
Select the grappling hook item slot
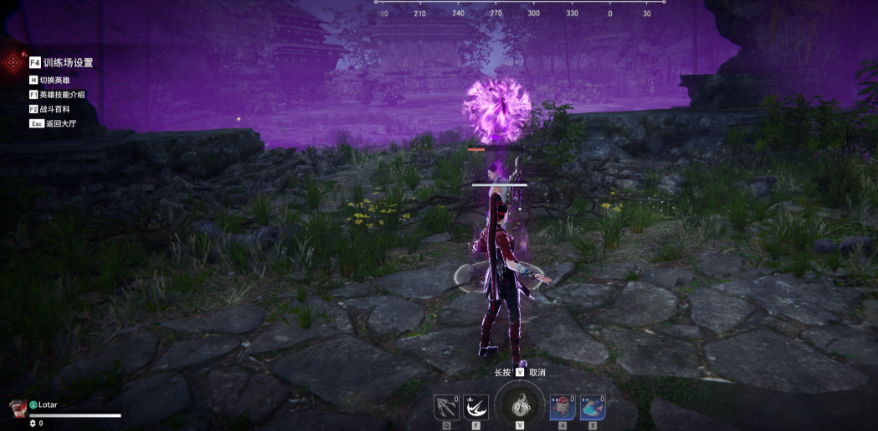(x=446, y=408)
